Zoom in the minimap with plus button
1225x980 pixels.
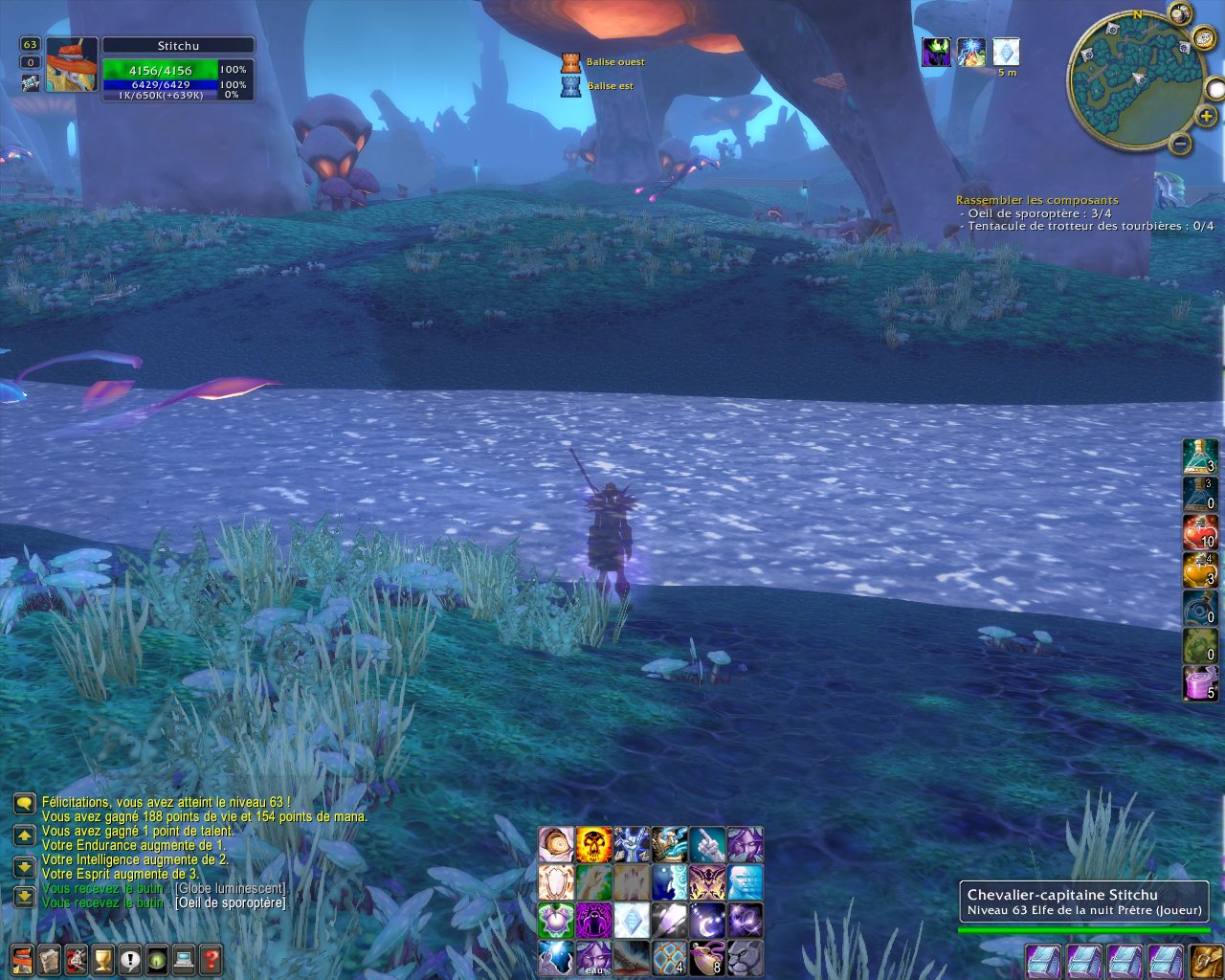click(x=1207, y=116)
